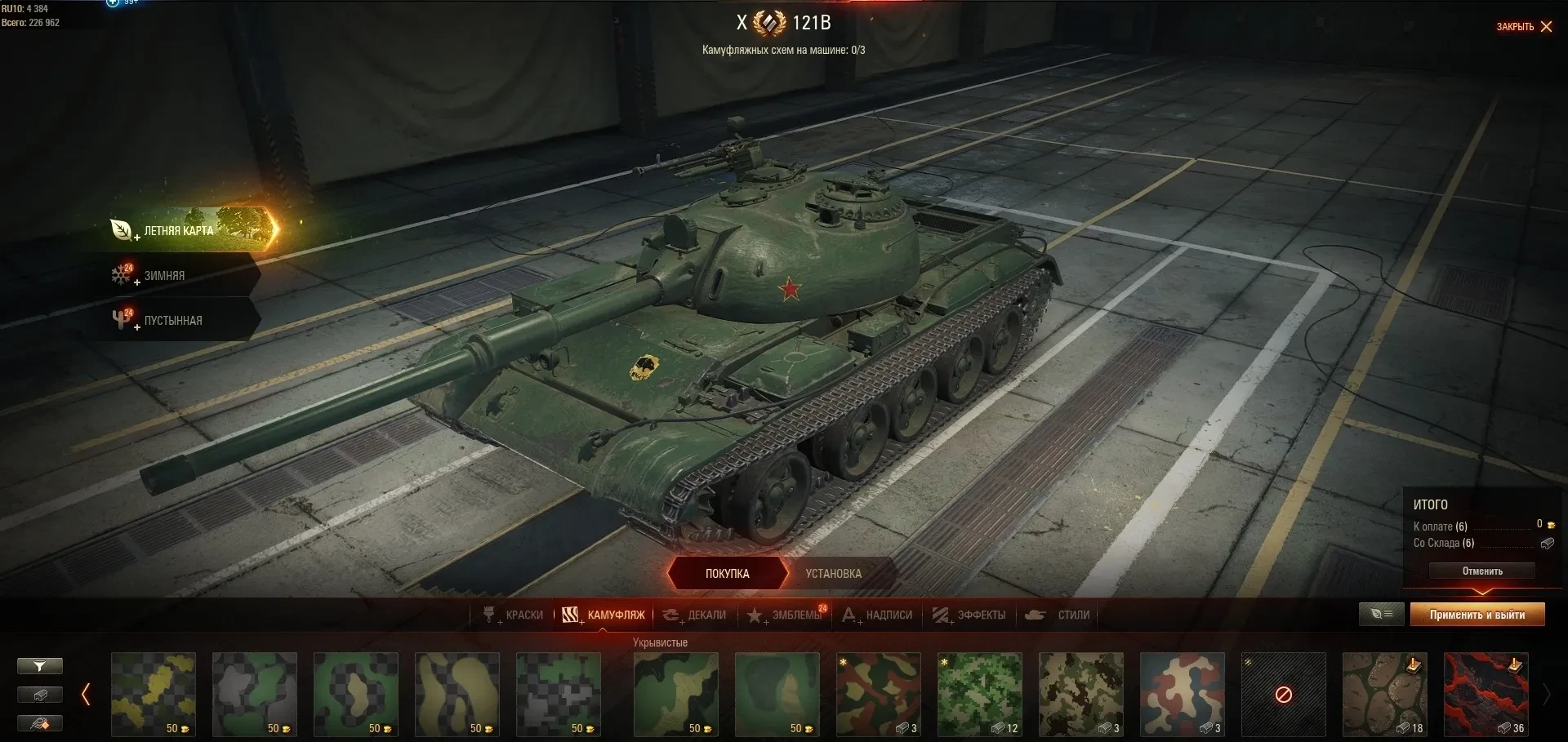
Task: Open the Установка mode
Action: click(x=833, y=574)
